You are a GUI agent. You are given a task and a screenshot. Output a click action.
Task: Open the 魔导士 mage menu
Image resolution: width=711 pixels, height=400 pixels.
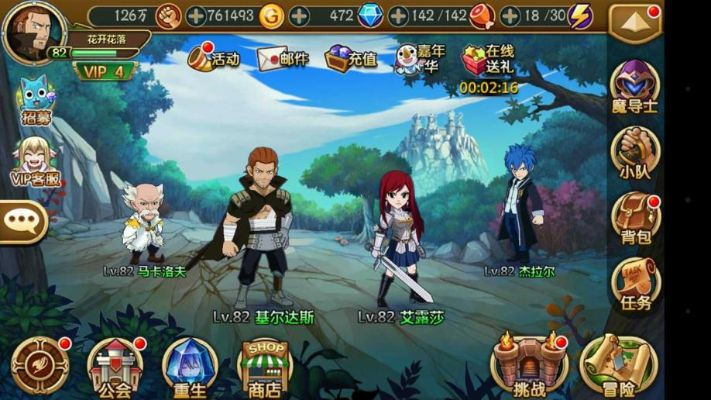pos(635,87)
